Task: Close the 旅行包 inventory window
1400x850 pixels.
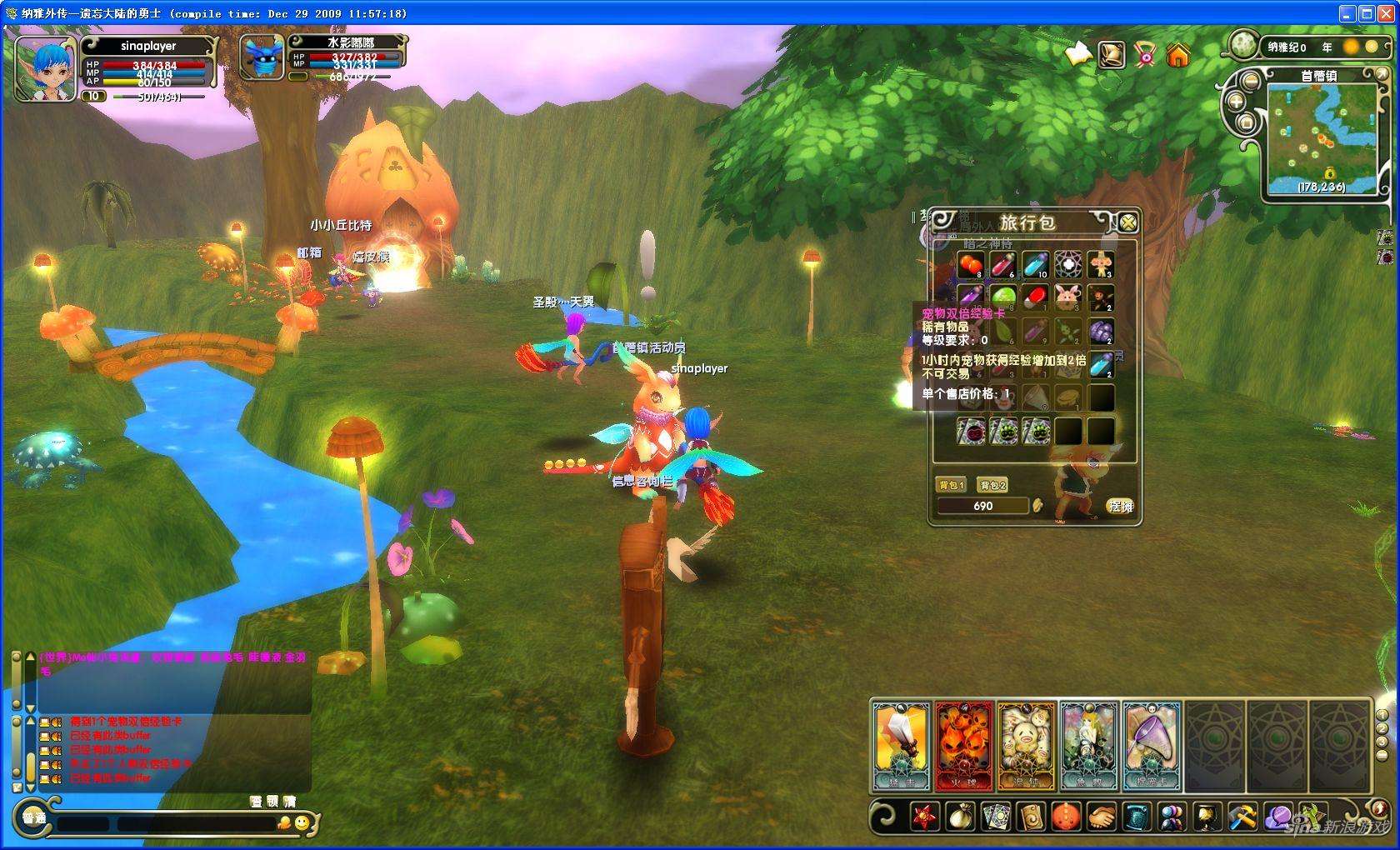Action: pos(1127,222)
